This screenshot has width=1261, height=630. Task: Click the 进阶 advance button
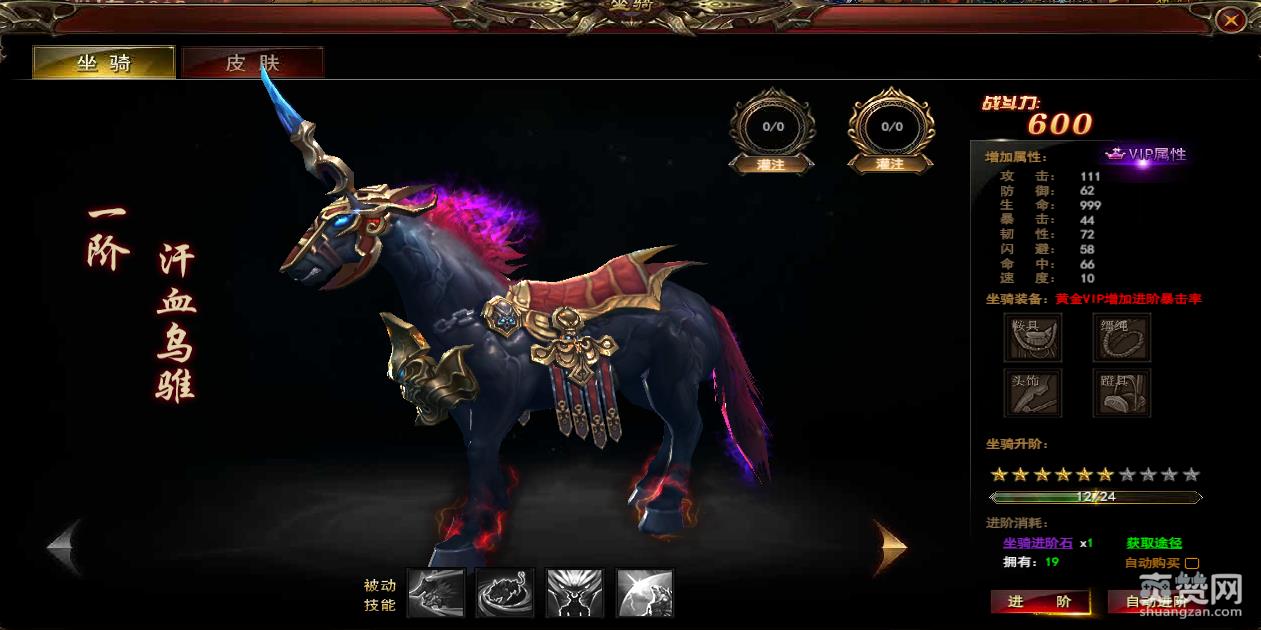1039,601
